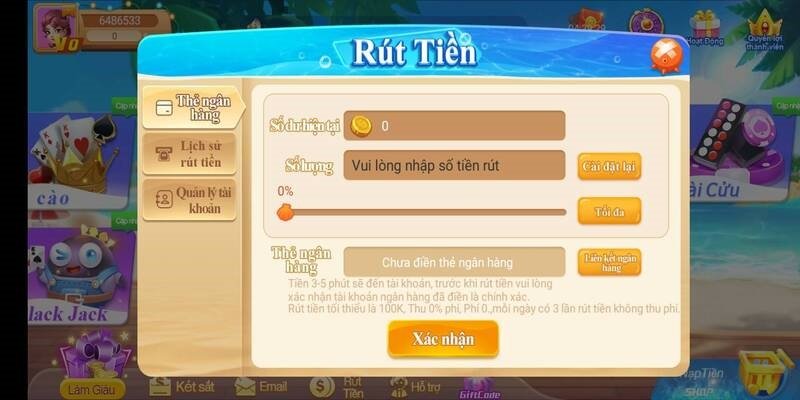Choose the Tối đa maximum button
800x400 pixels.
(609, 212)
